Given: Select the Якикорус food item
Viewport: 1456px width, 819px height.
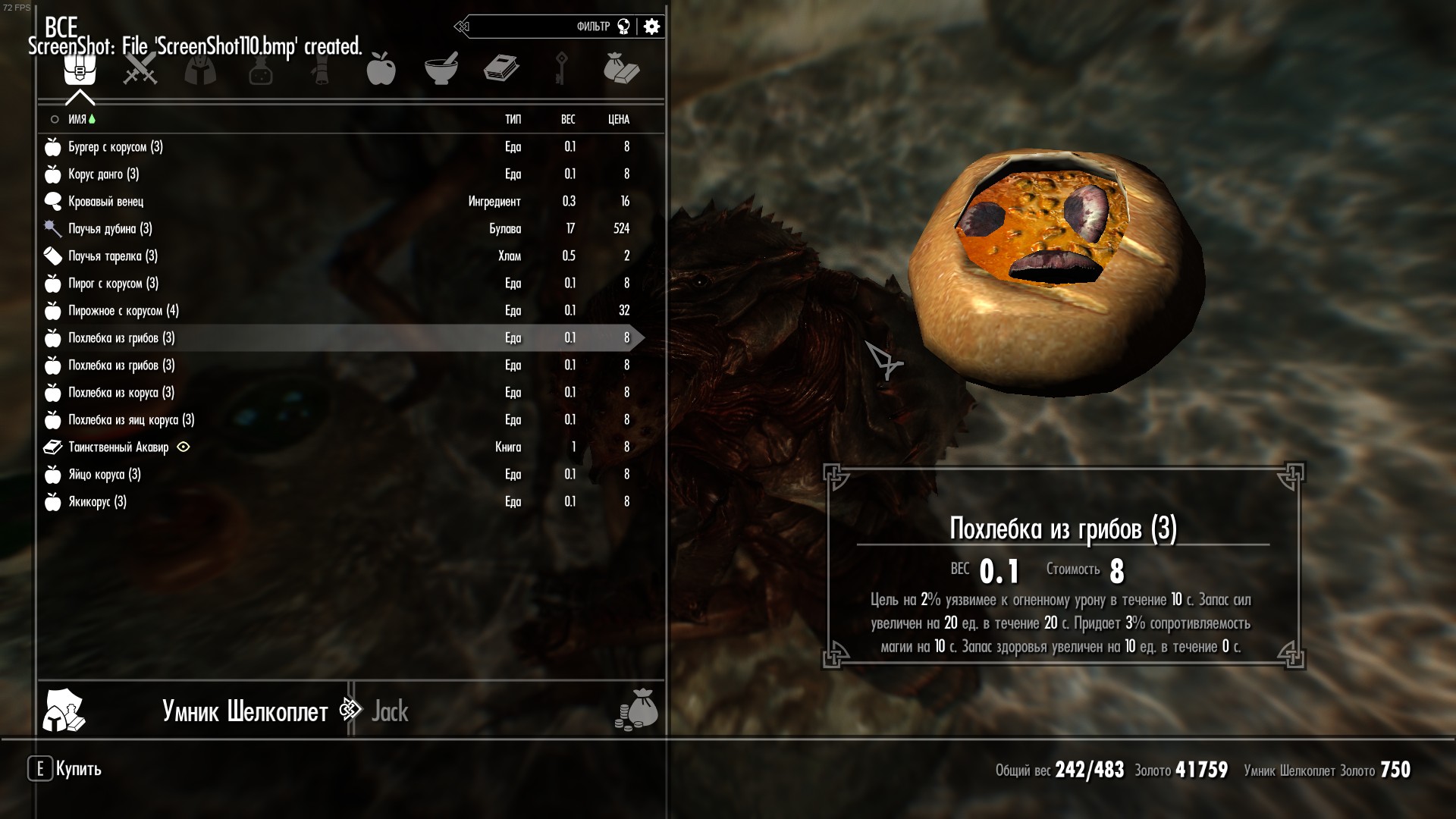Looking at the screenshot, I should (97, 502).
